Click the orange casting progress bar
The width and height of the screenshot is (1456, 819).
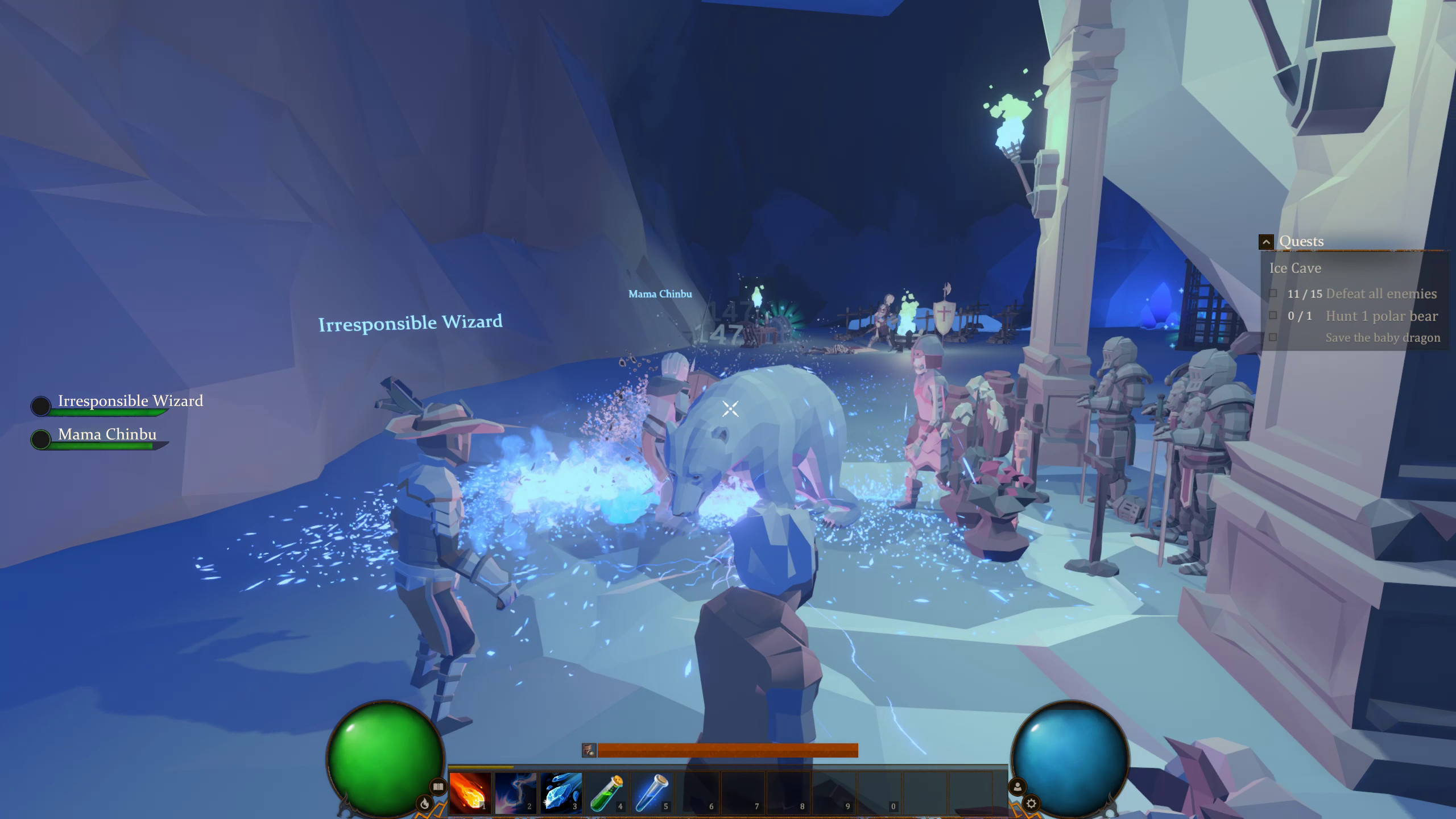coord(729,750)
